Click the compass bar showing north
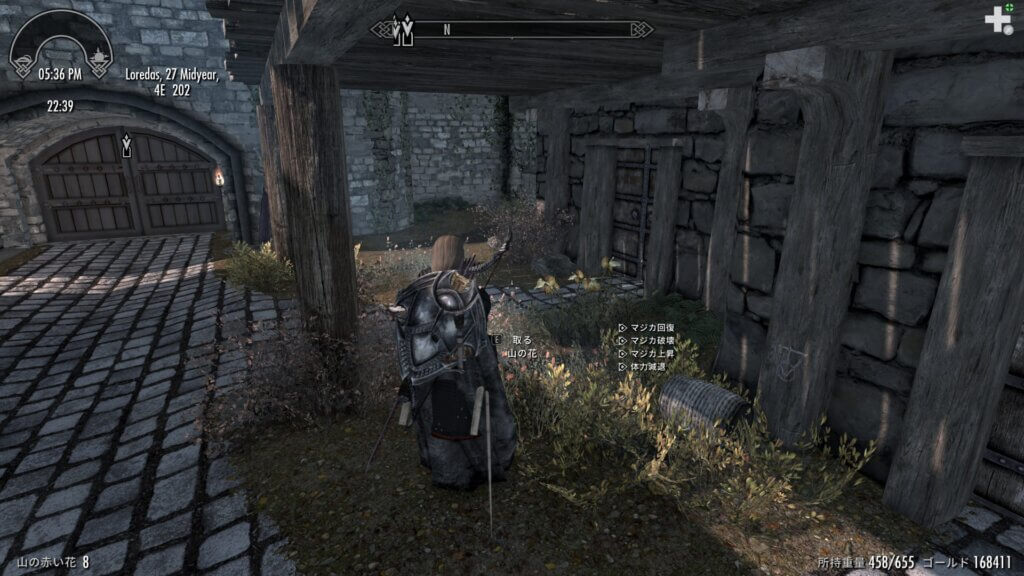The height and width of the screenshot is (576, 1024). [511, 29]
